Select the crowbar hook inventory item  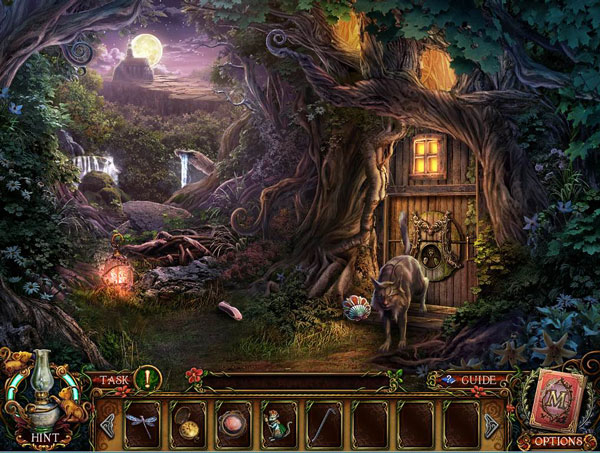tap(325, 424)
